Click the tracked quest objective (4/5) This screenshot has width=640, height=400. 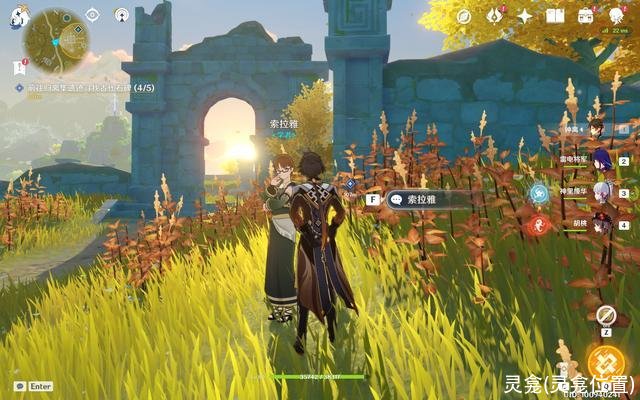[x=80, y=88]
